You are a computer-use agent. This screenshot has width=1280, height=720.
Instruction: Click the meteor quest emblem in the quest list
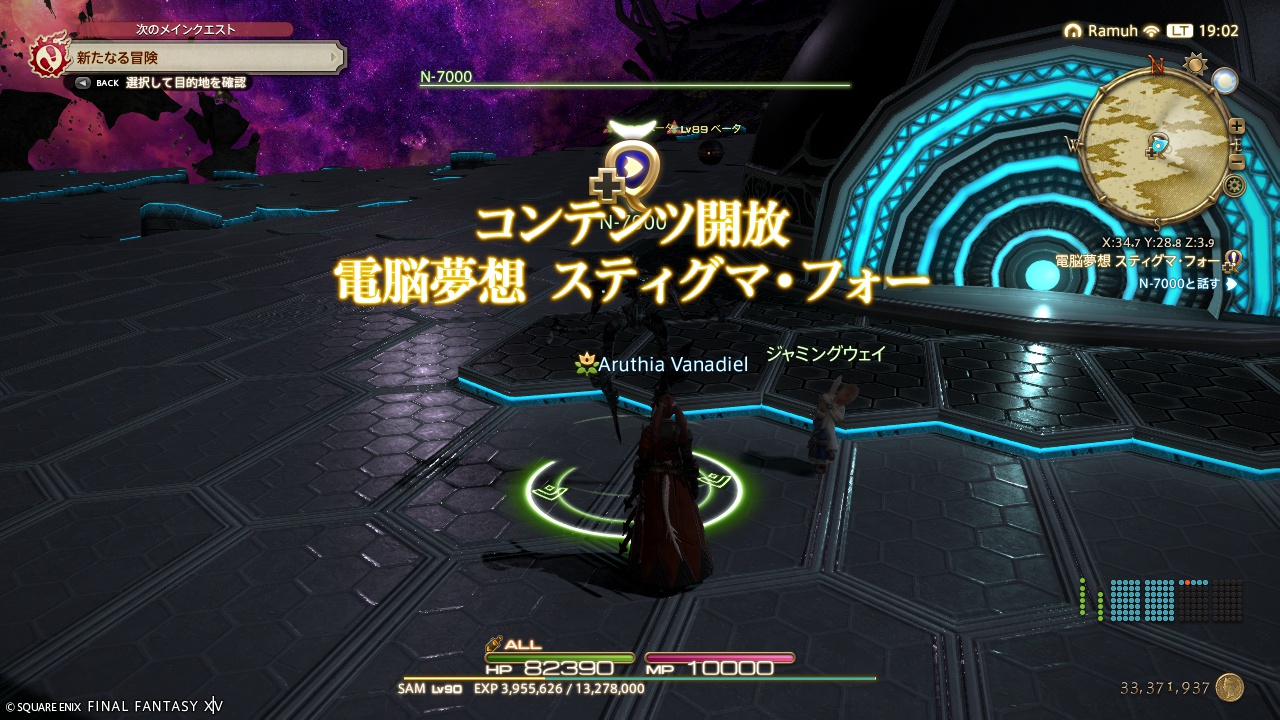[51, 57]
